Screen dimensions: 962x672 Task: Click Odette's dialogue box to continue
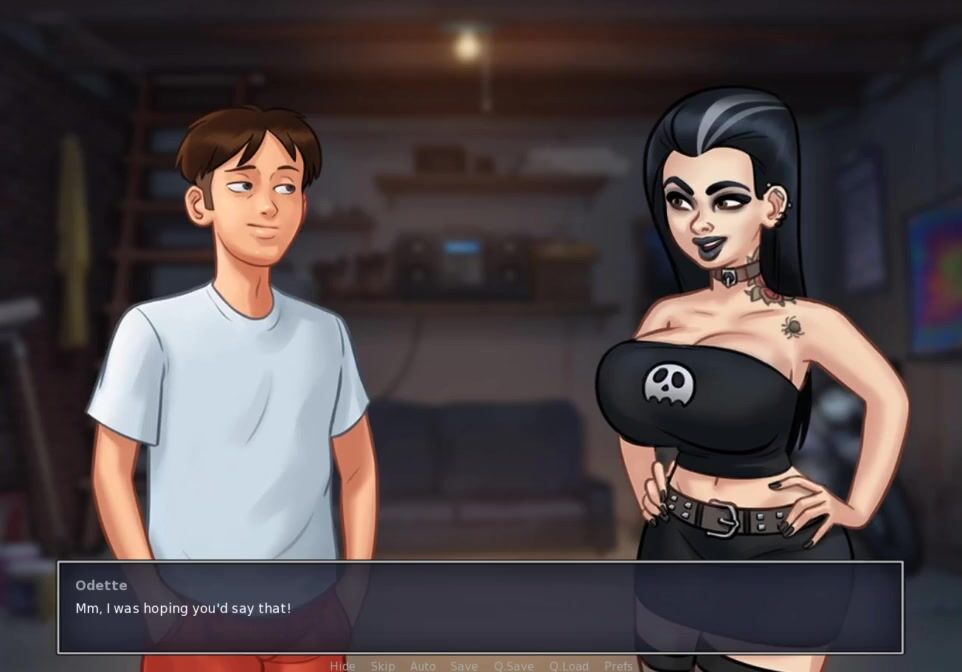click(480, 607)
